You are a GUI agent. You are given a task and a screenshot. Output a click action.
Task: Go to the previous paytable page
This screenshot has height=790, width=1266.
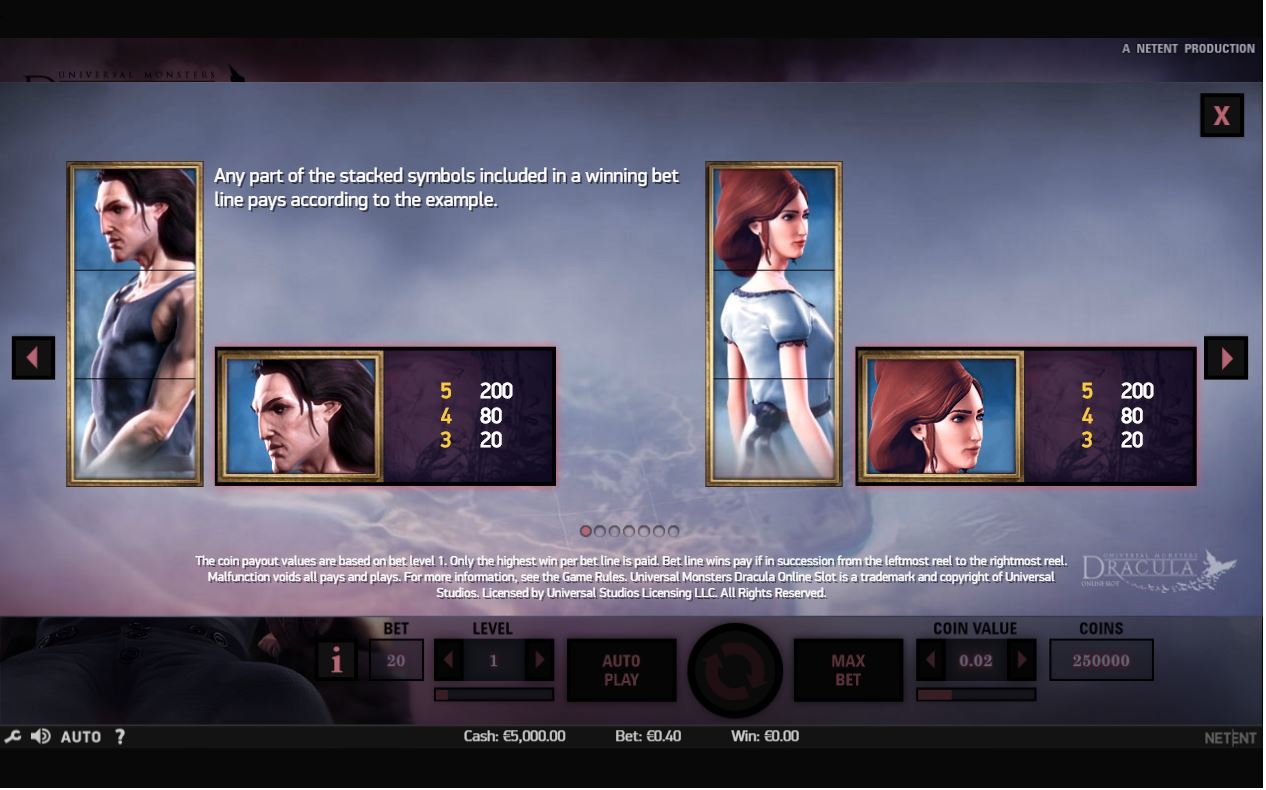coord(33,357)
